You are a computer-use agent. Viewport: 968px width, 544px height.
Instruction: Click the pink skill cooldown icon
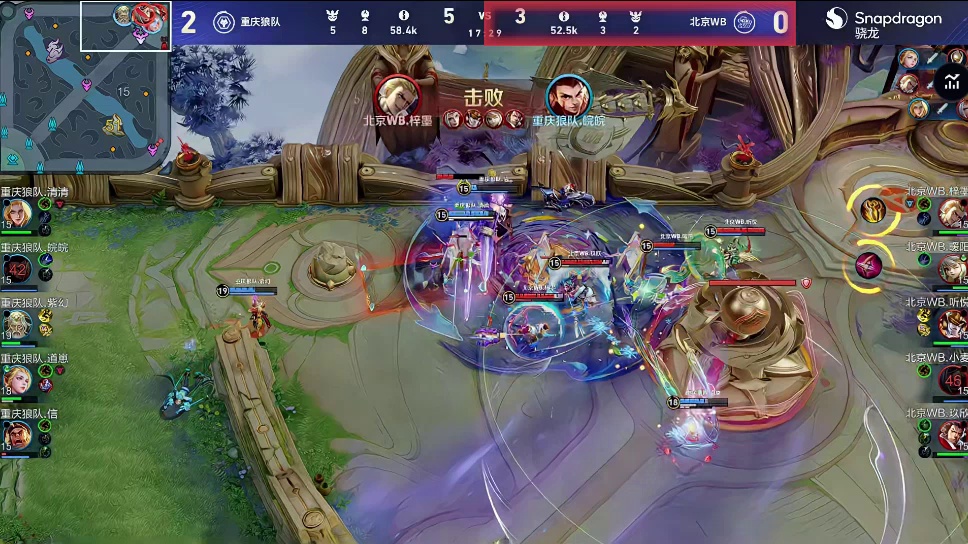click(868, 265)
